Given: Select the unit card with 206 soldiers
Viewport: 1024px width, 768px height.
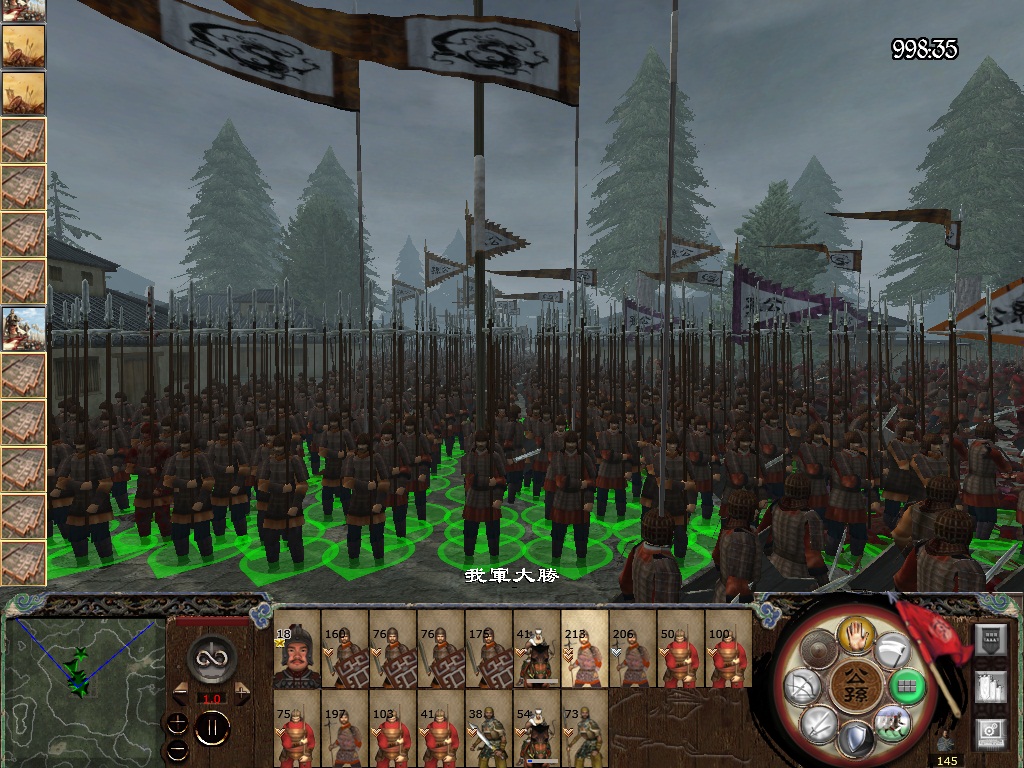Looking at the screenshot, I should (633, 658).
